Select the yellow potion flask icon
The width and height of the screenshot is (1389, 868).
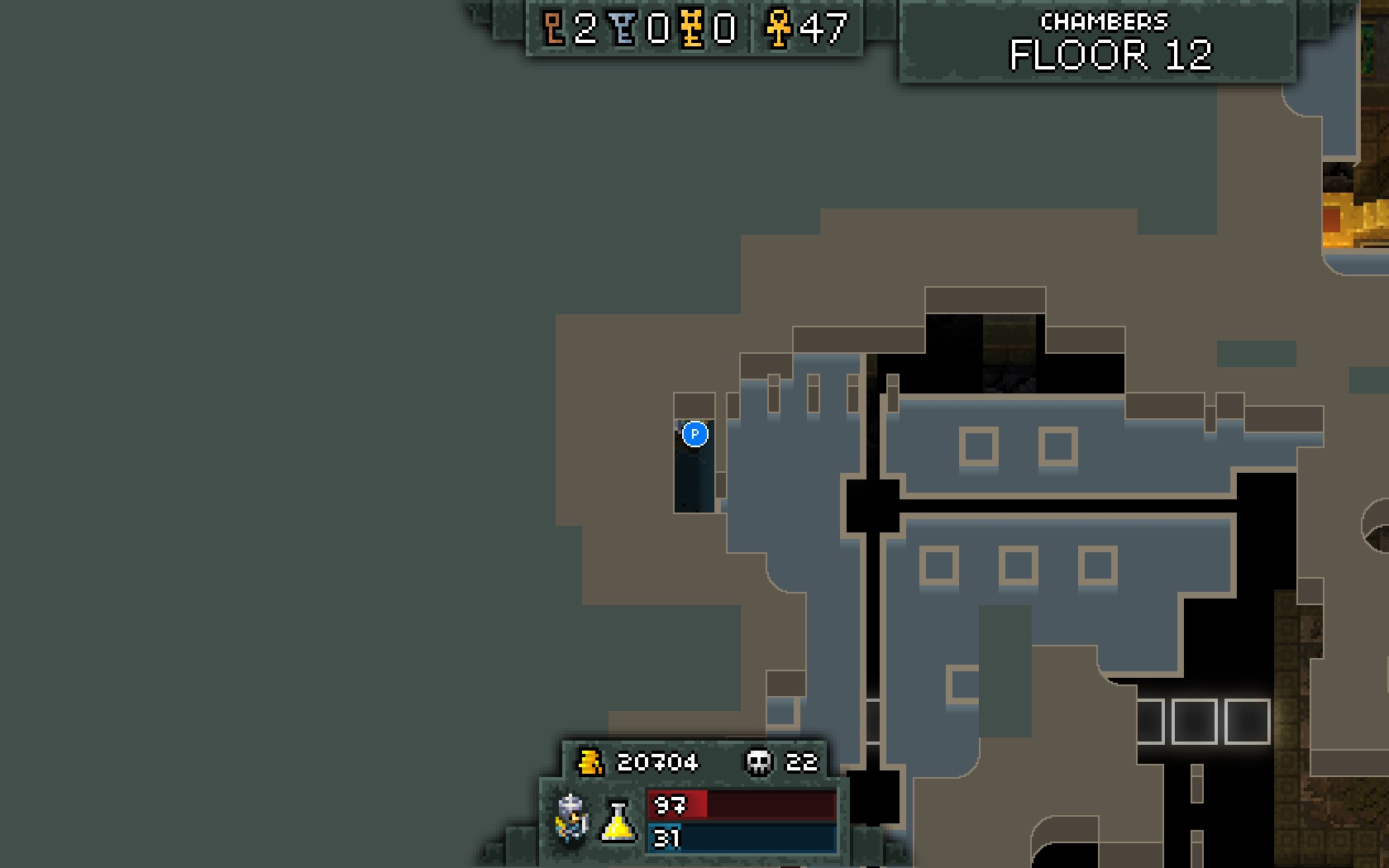[618, 821]
